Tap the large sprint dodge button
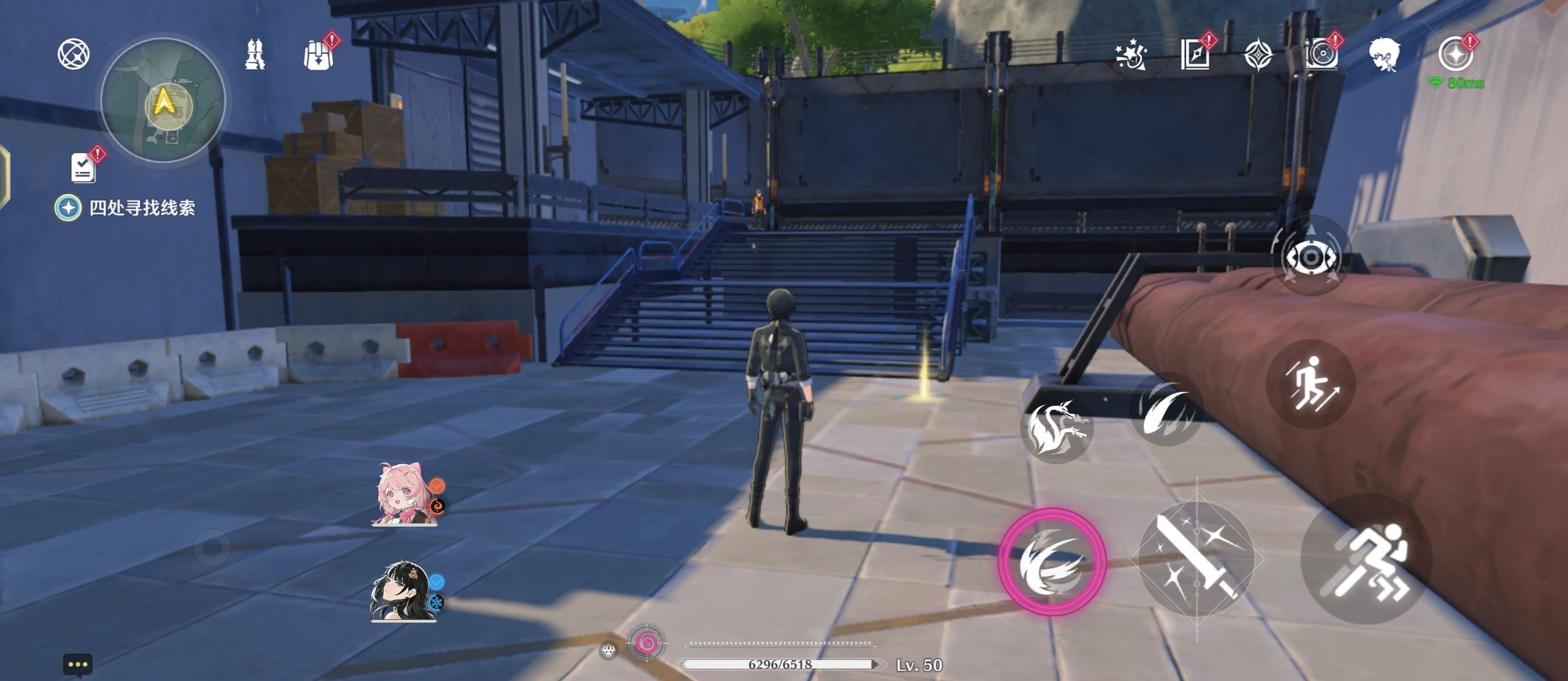 (x=1366, y=560)
